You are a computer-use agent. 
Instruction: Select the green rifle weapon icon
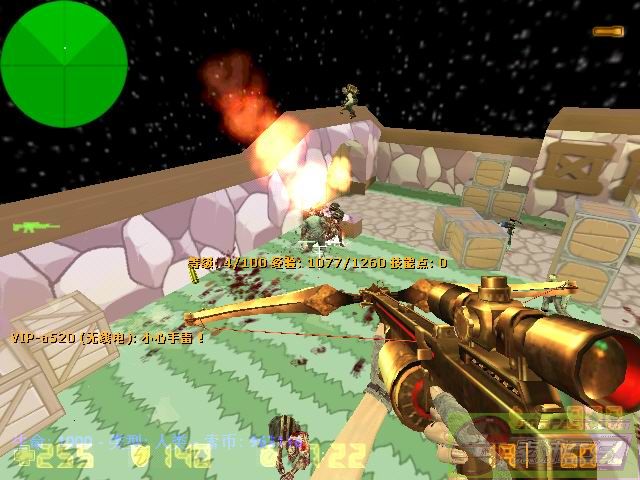tap(35, 227)
